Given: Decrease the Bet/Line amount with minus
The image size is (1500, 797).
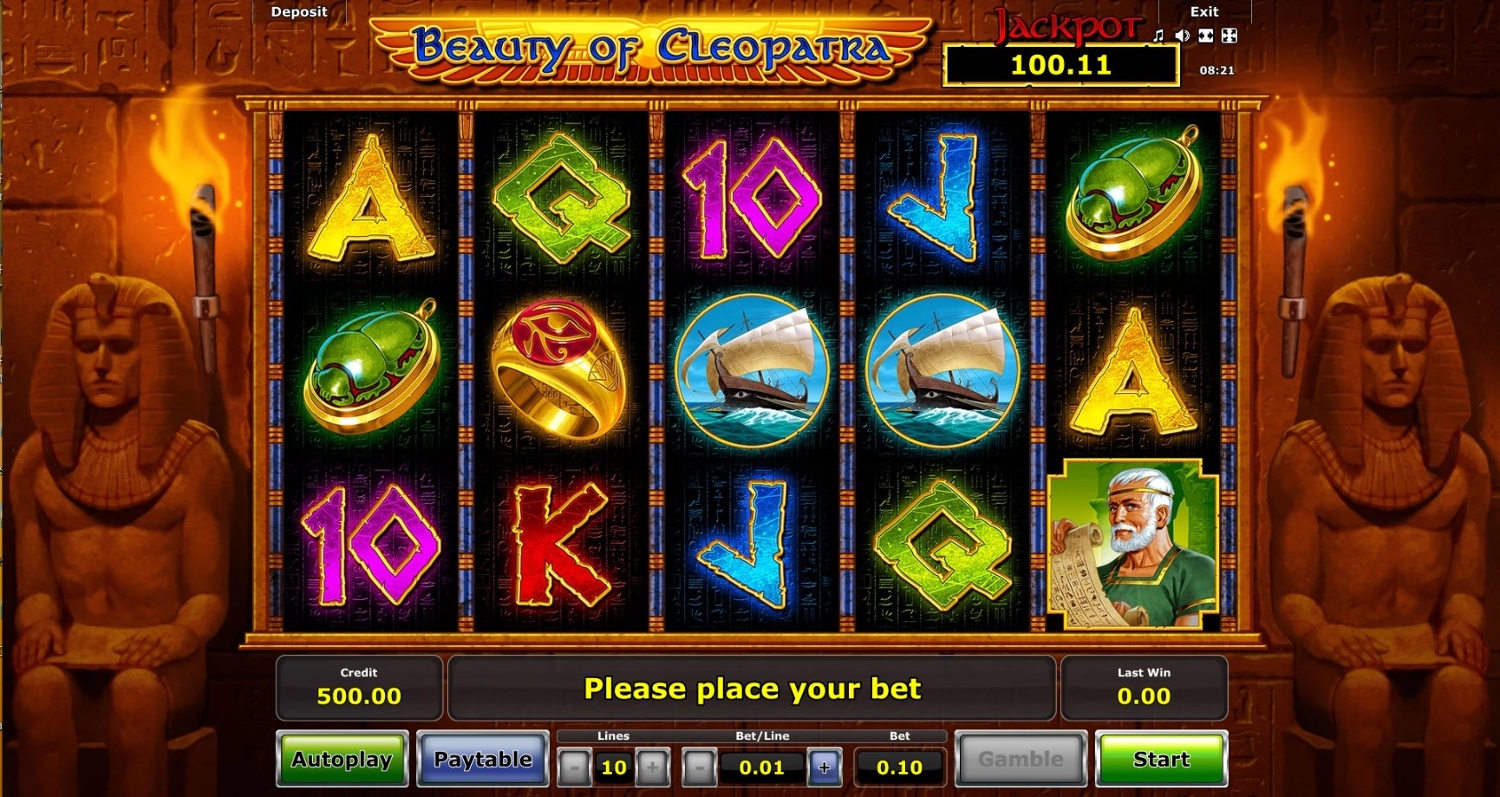Looking at the screenshot, I should (x=699, y=768).
